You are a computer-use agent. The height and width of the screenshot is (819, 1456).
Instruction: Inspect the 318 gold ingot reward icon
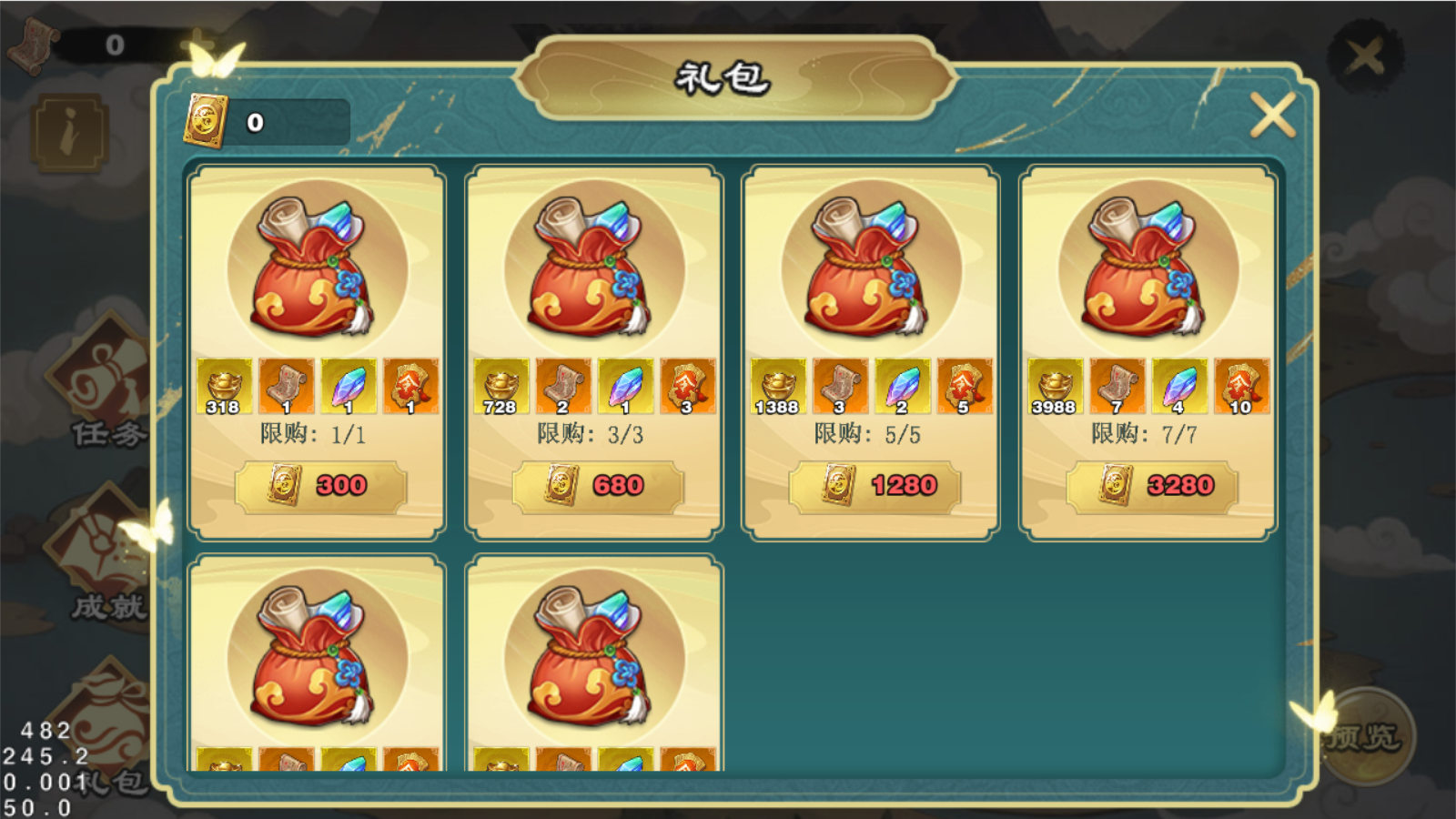(x=224, y=387)
